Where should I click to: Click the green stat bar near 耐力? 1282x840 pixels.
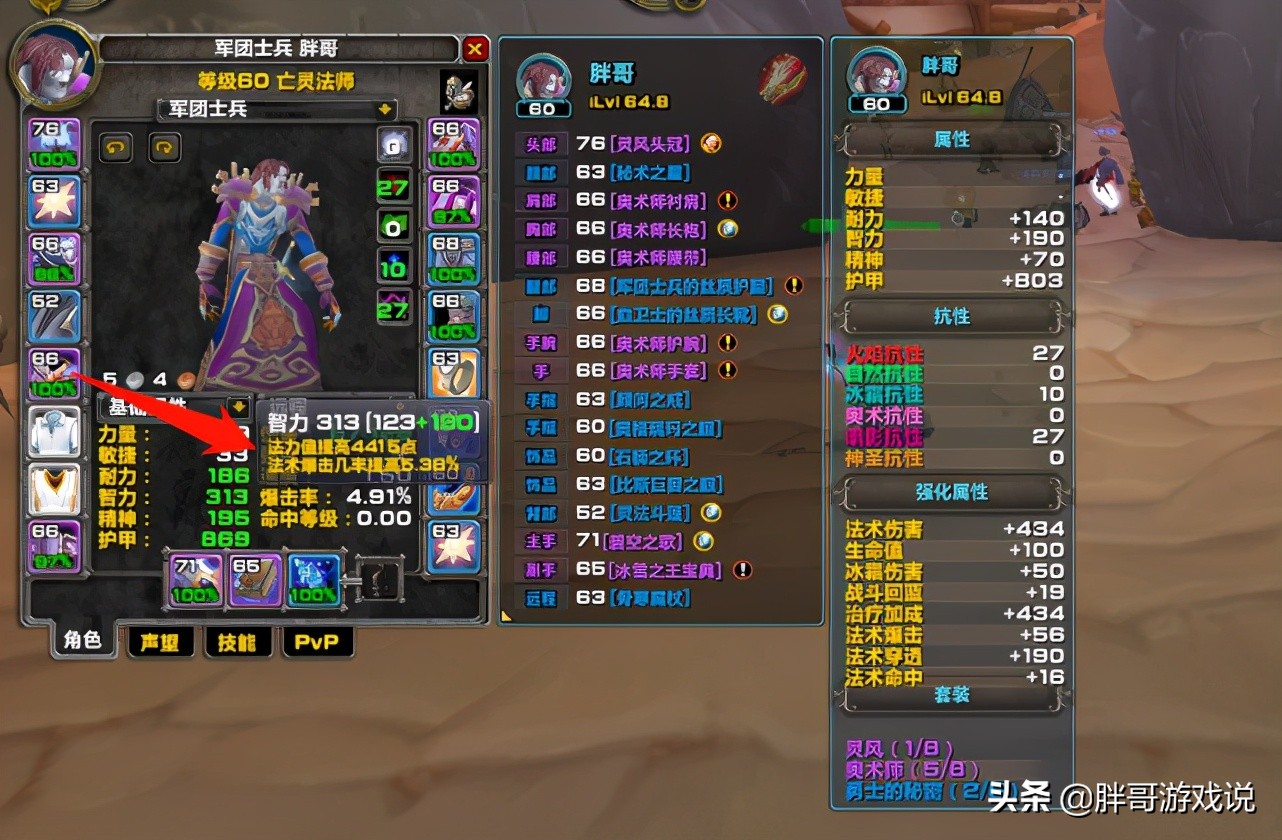[900, 220]
